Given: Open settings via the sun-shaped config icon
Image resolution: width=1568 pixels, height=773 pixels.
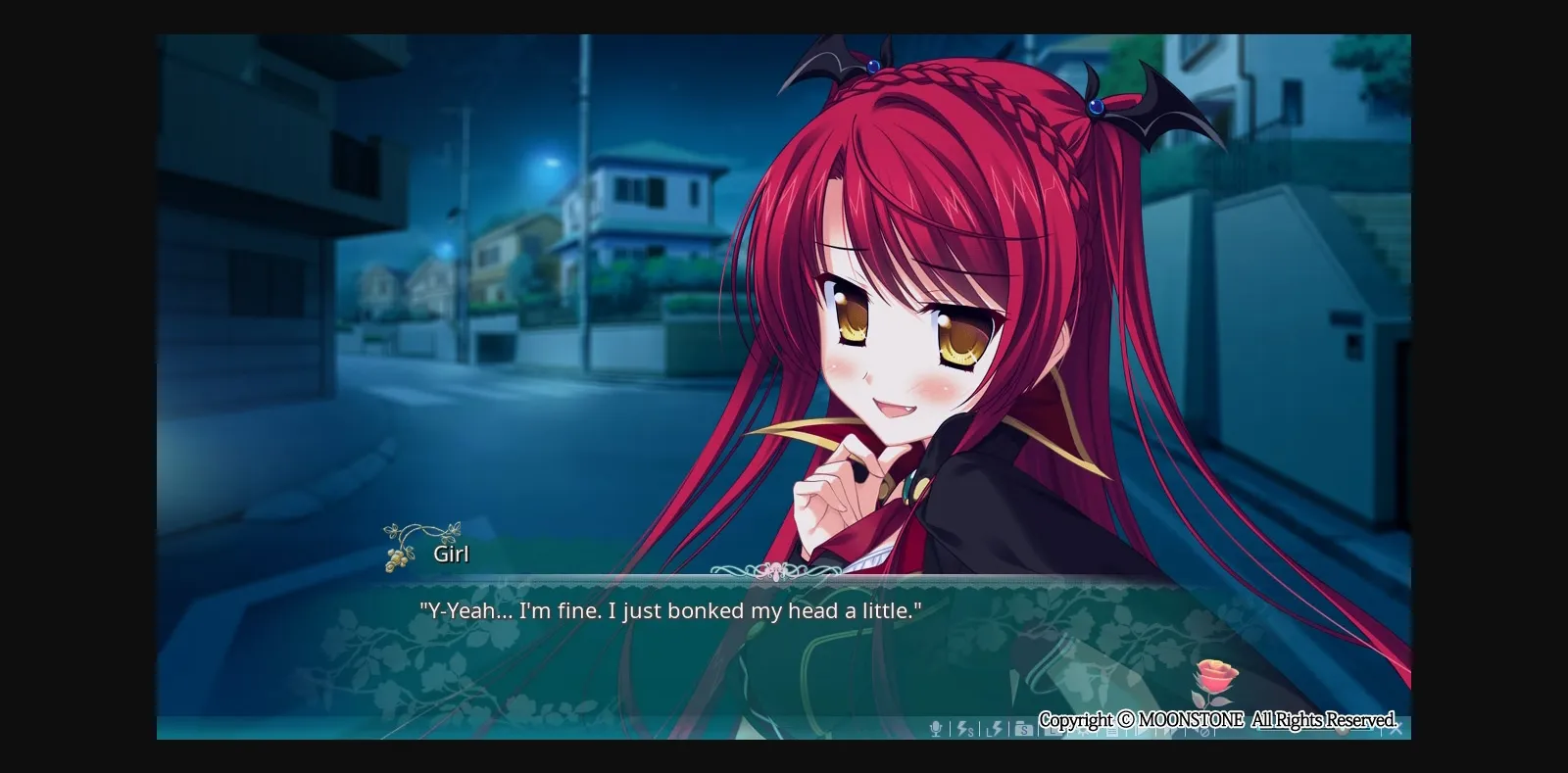Looking at the screenshot, I should pos(1081,730).
